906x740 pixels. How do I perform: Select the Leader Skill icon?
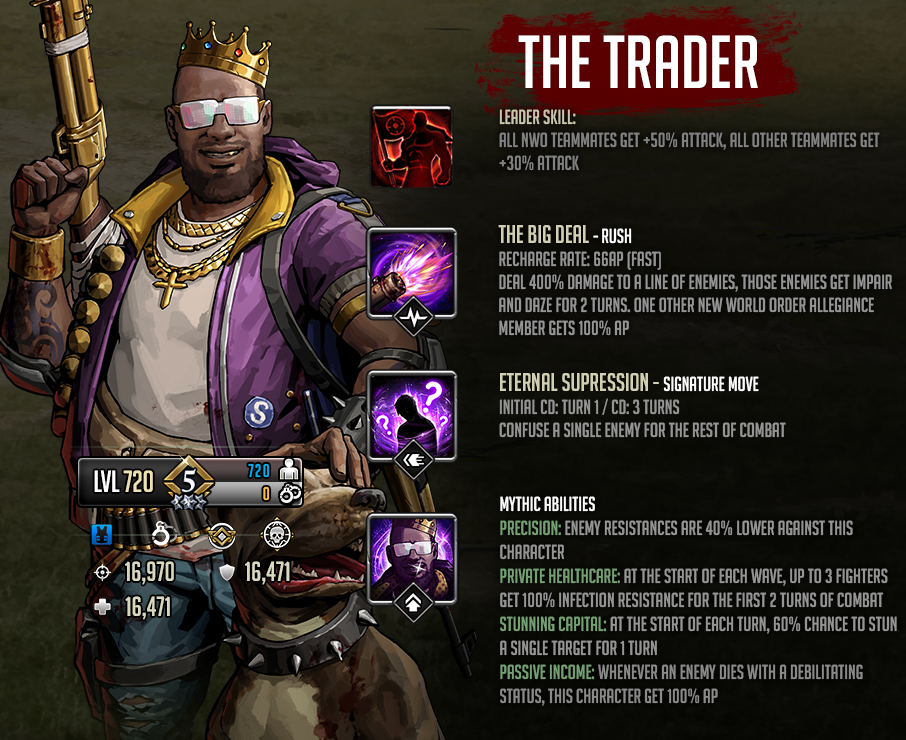pyautogui.click(x=411, y=146)
